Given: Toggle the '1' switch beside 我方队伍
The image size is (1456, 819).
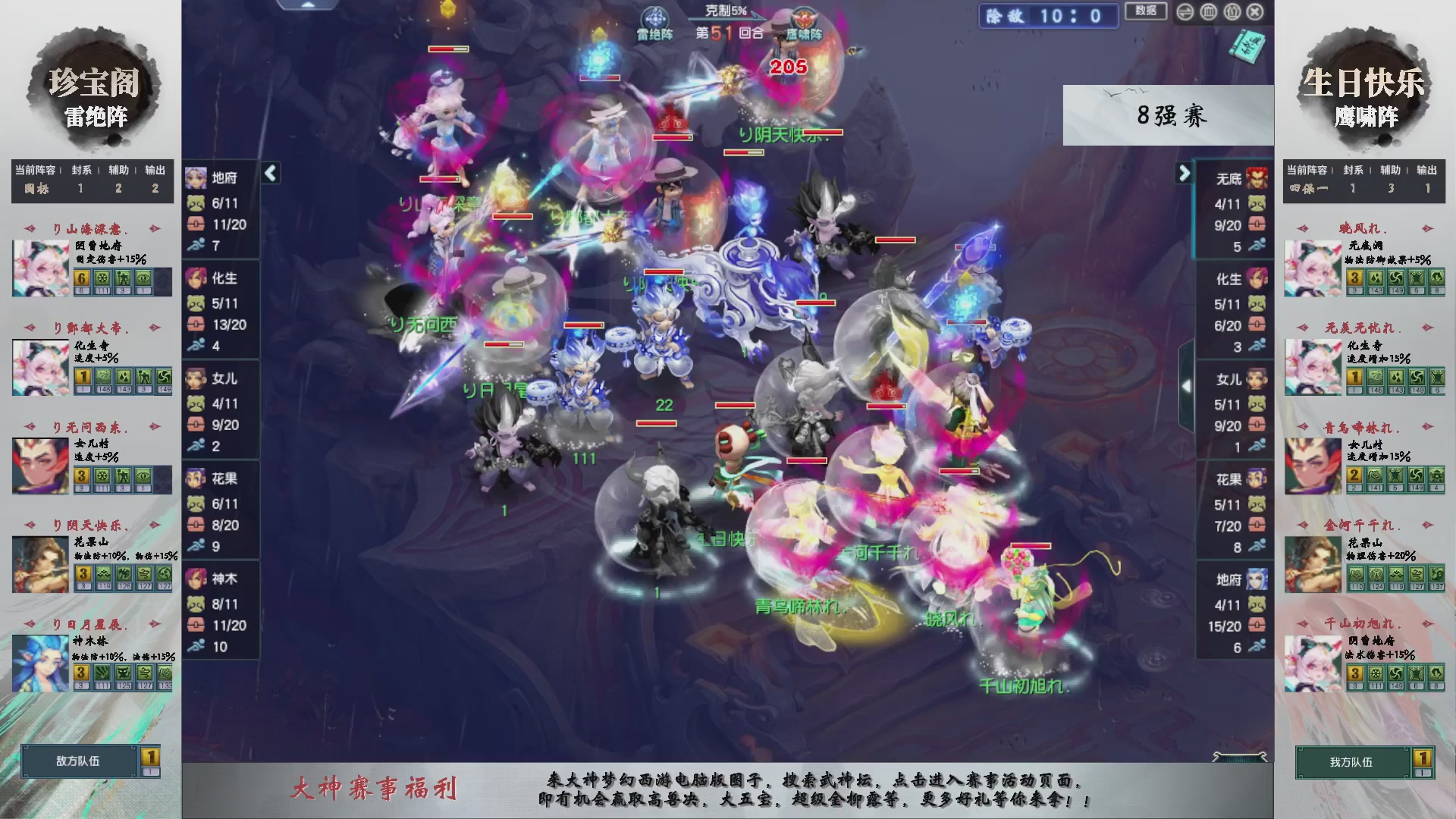Looking at the screenshot, I should point(1422,763).
